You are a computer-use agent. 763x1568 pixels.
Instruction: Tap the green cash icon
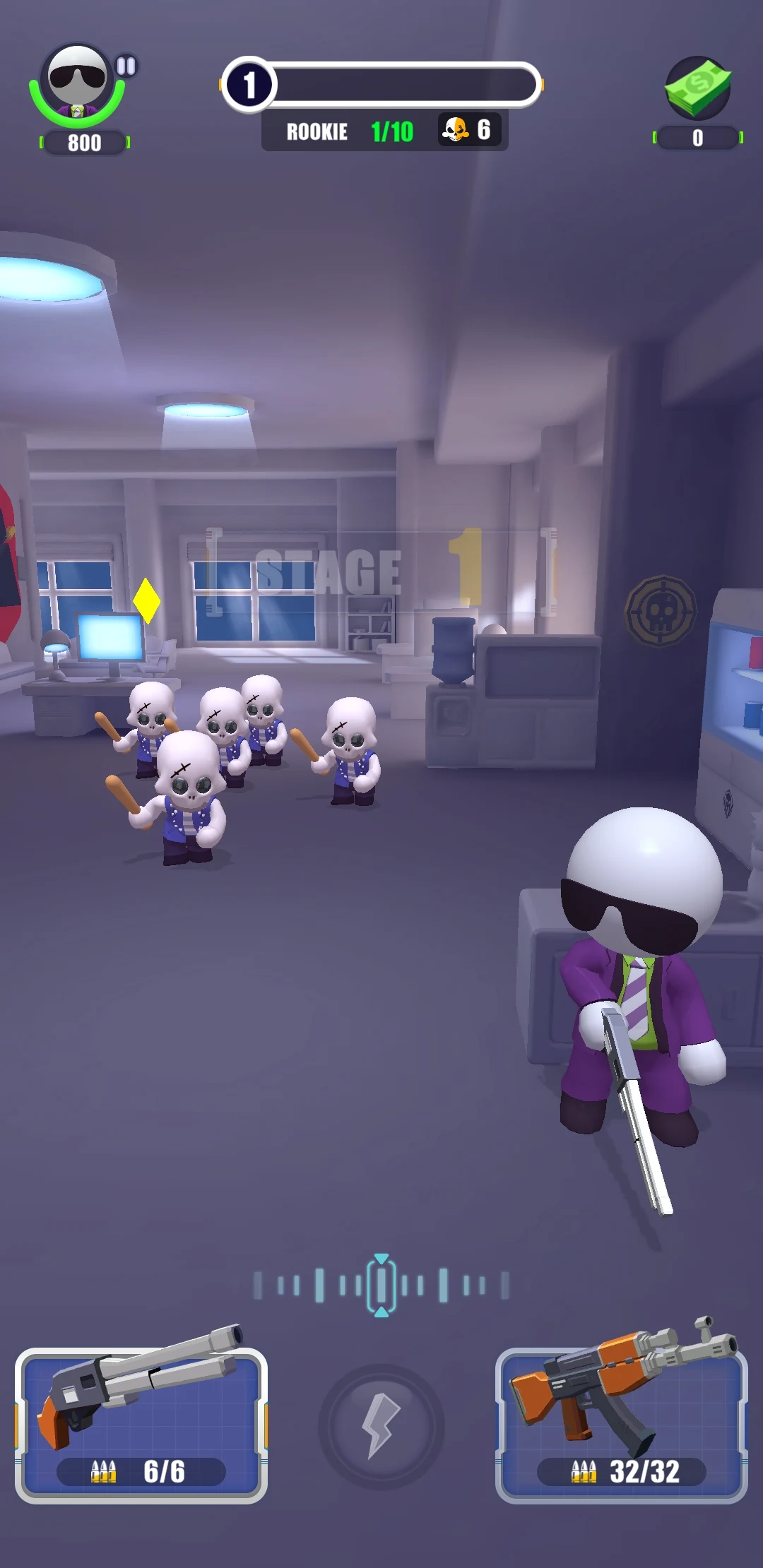697,88
